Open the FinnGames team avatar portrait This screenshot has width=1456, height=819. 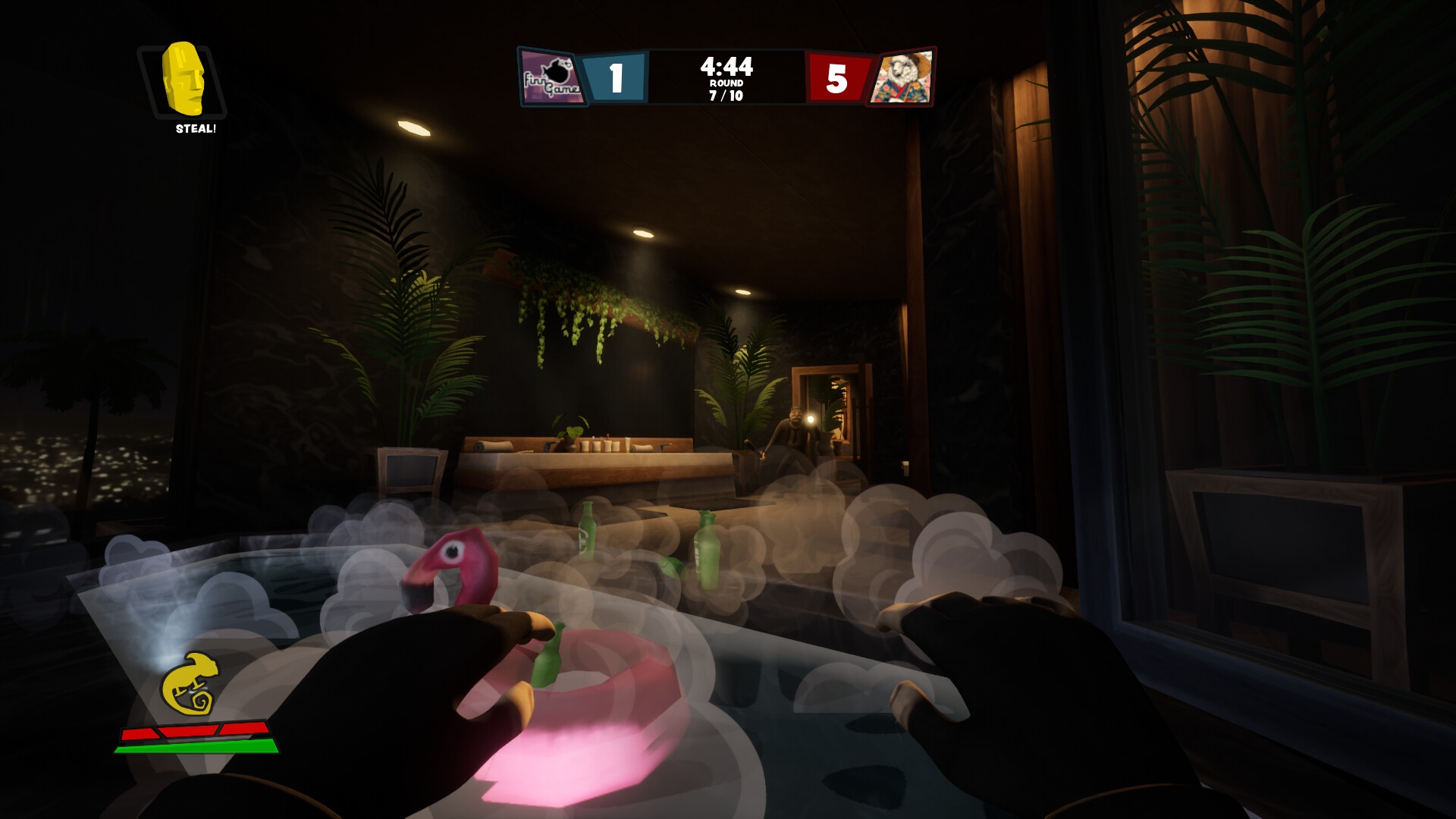[x=551, y=77]
